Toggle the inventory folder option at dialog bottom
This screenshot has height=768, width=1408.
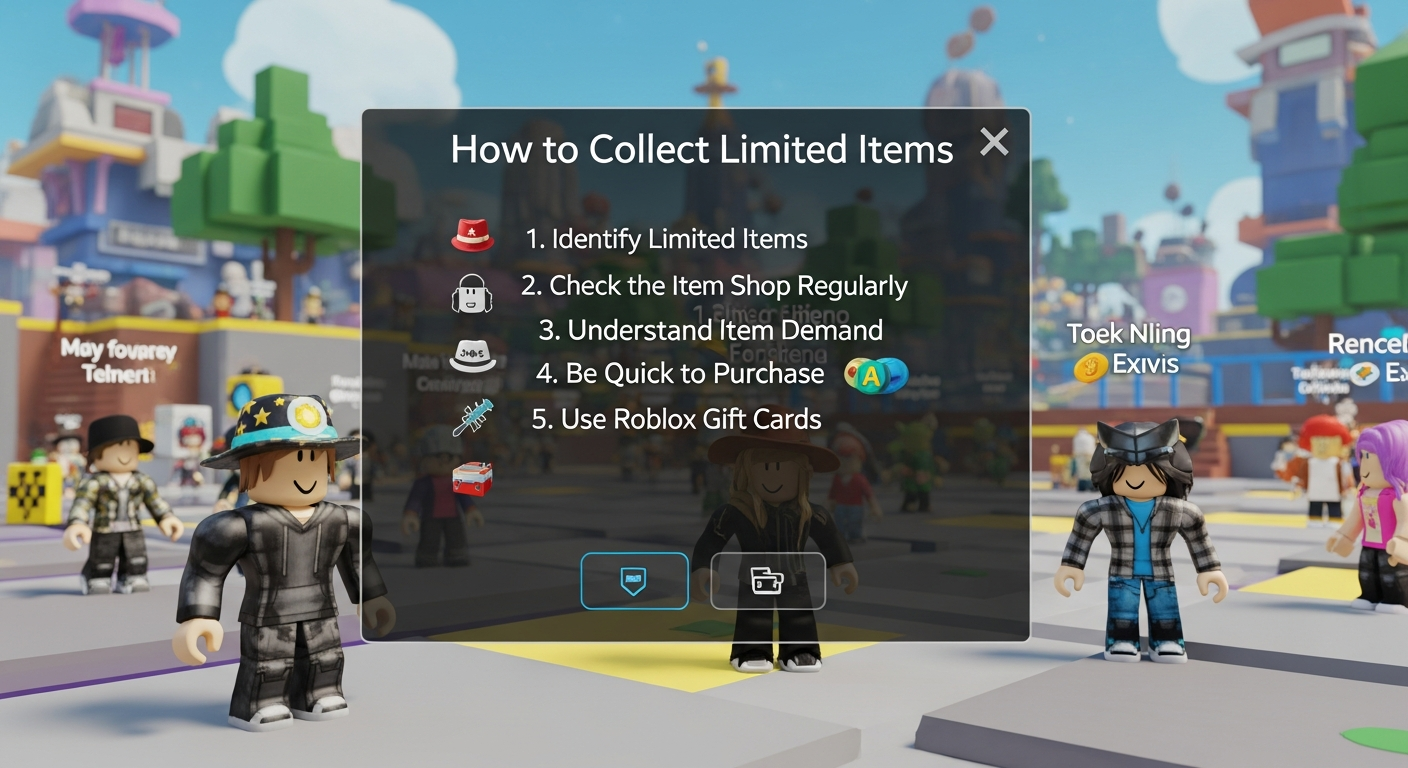[x=768, y=581]
